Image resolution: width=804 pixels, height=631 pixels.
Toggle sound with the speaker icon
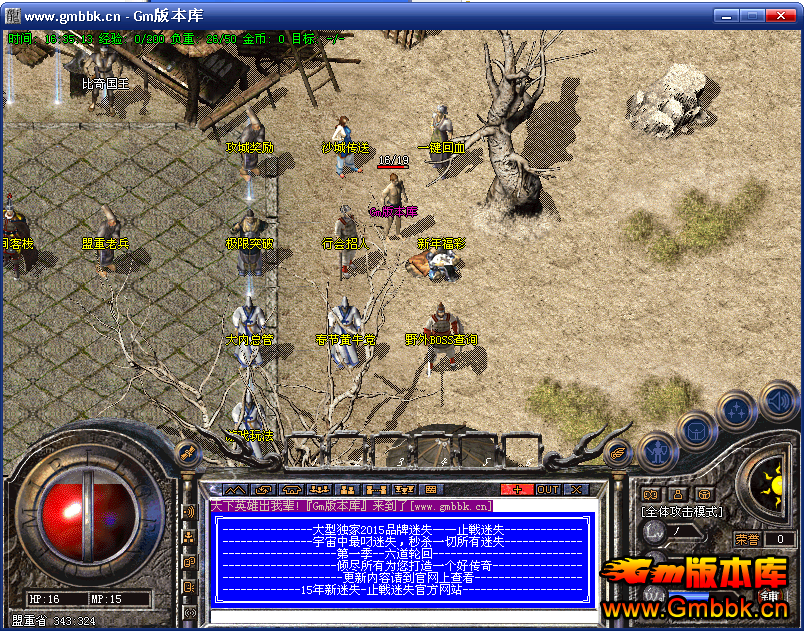(x=777, y=403)
